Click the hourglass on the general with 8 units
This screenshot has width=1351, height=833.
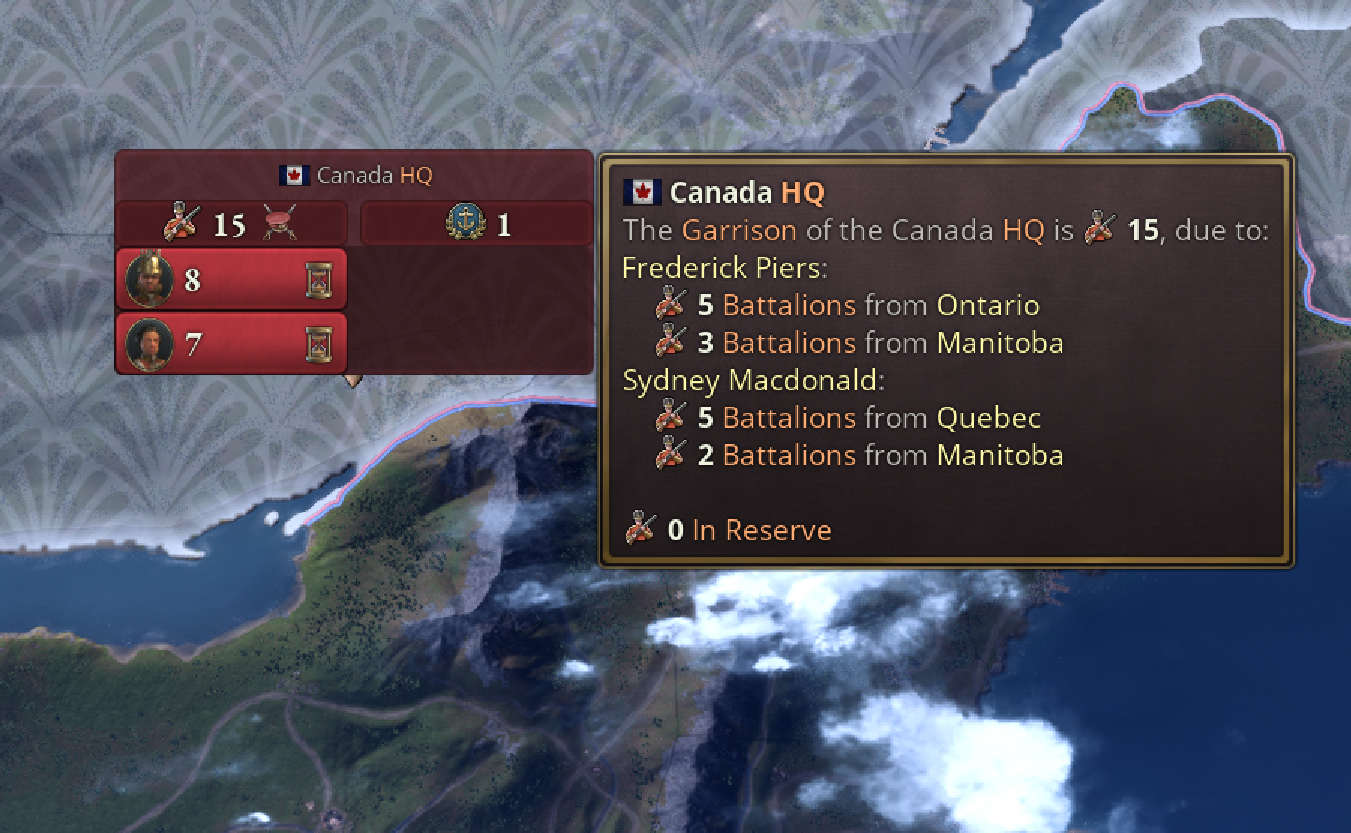coord(320,278)
